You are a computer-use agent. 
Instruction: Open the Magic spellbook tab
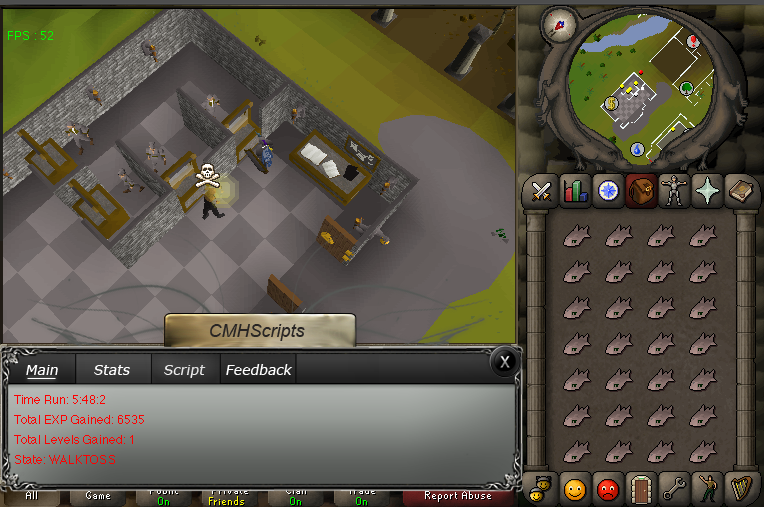point(740,190)
